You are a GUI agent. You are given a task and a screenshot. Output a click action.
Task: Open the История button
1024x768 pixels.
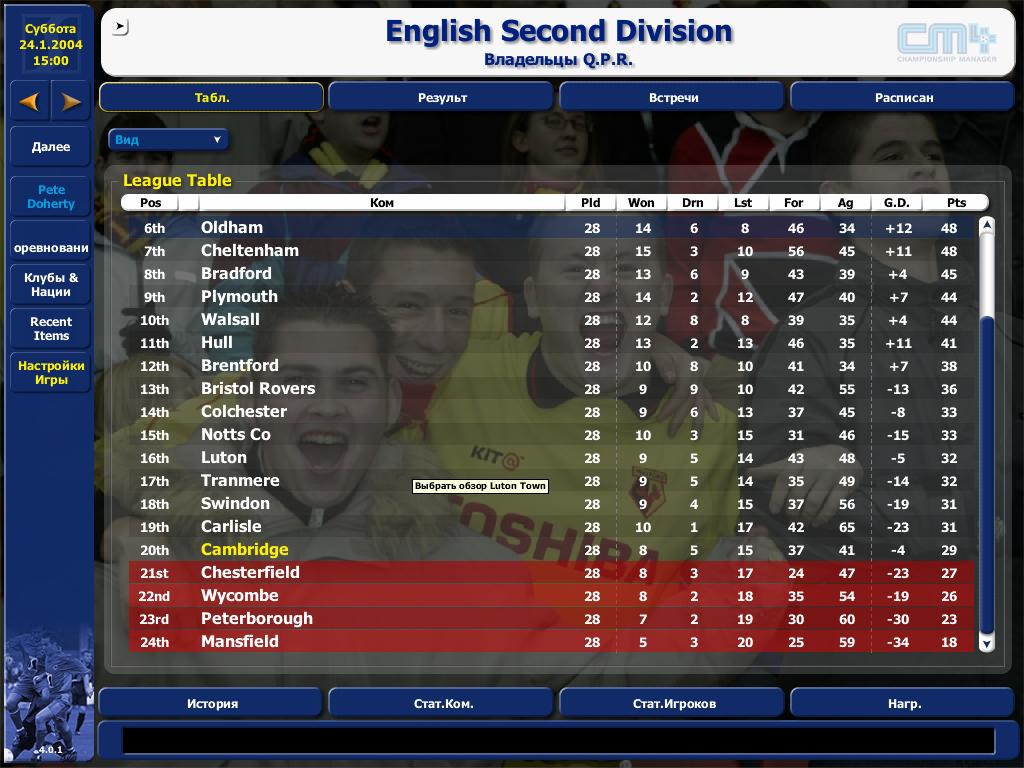tap(211, 703)
